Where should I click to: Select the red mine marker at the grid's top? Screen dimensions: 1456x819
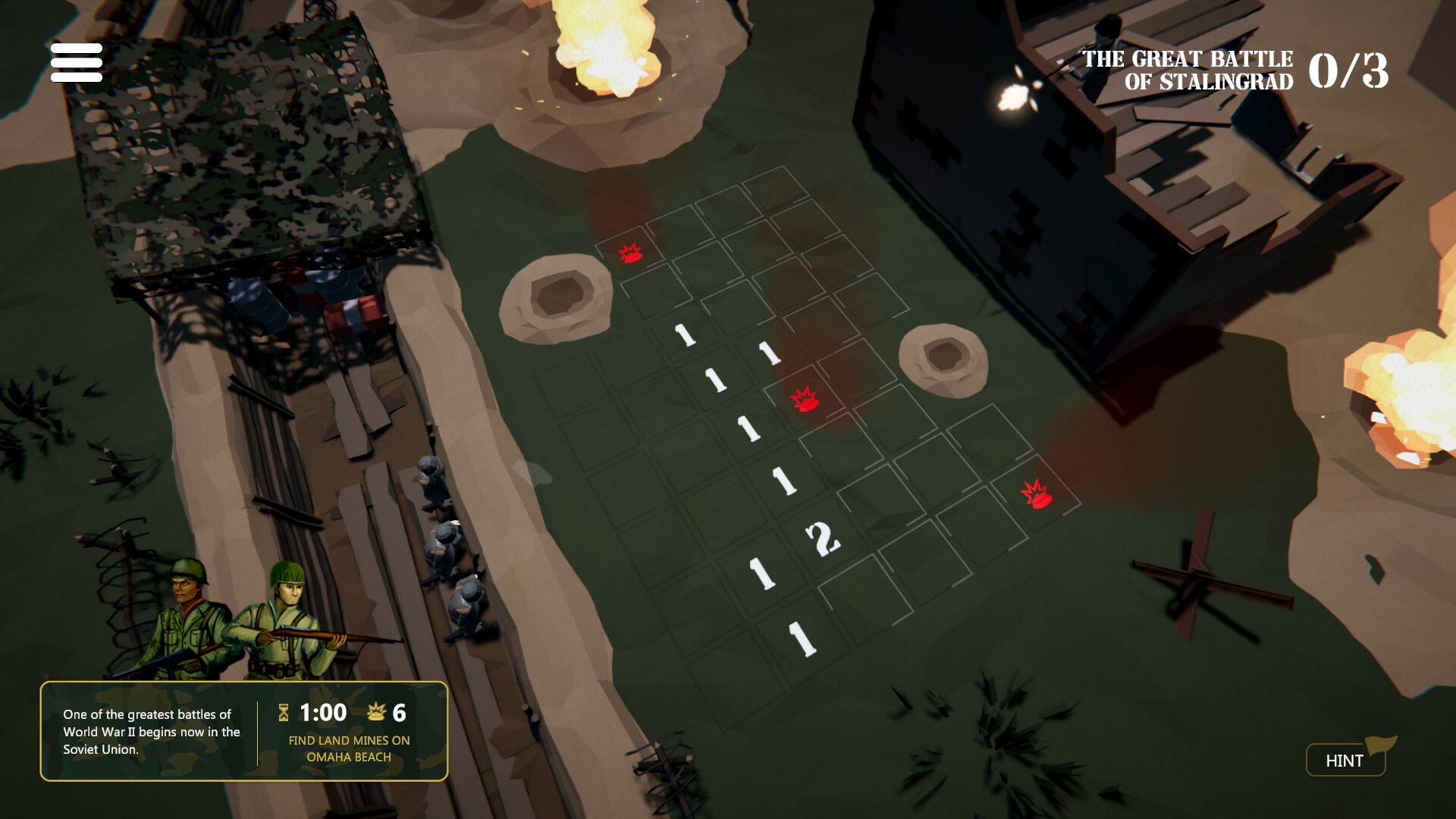pyautogui.click(x=629, y=254)
